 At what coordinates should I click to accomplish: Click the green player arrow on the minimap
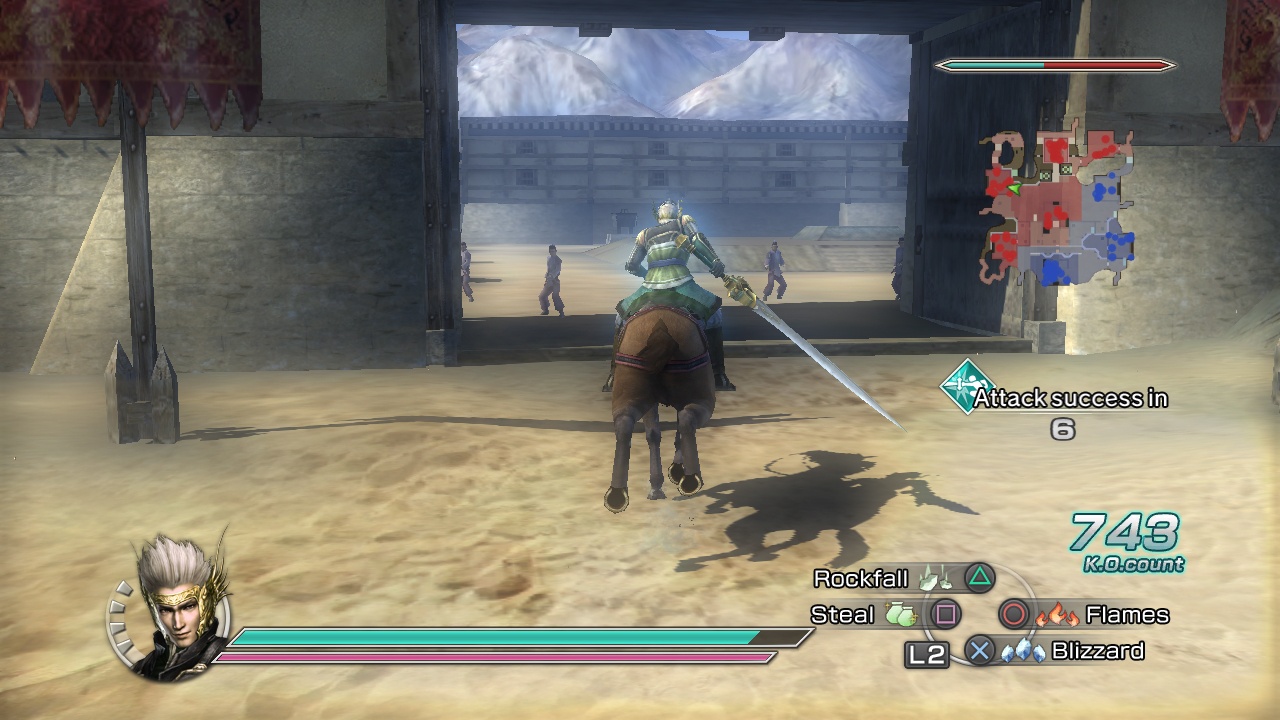tap(1014, 188)
